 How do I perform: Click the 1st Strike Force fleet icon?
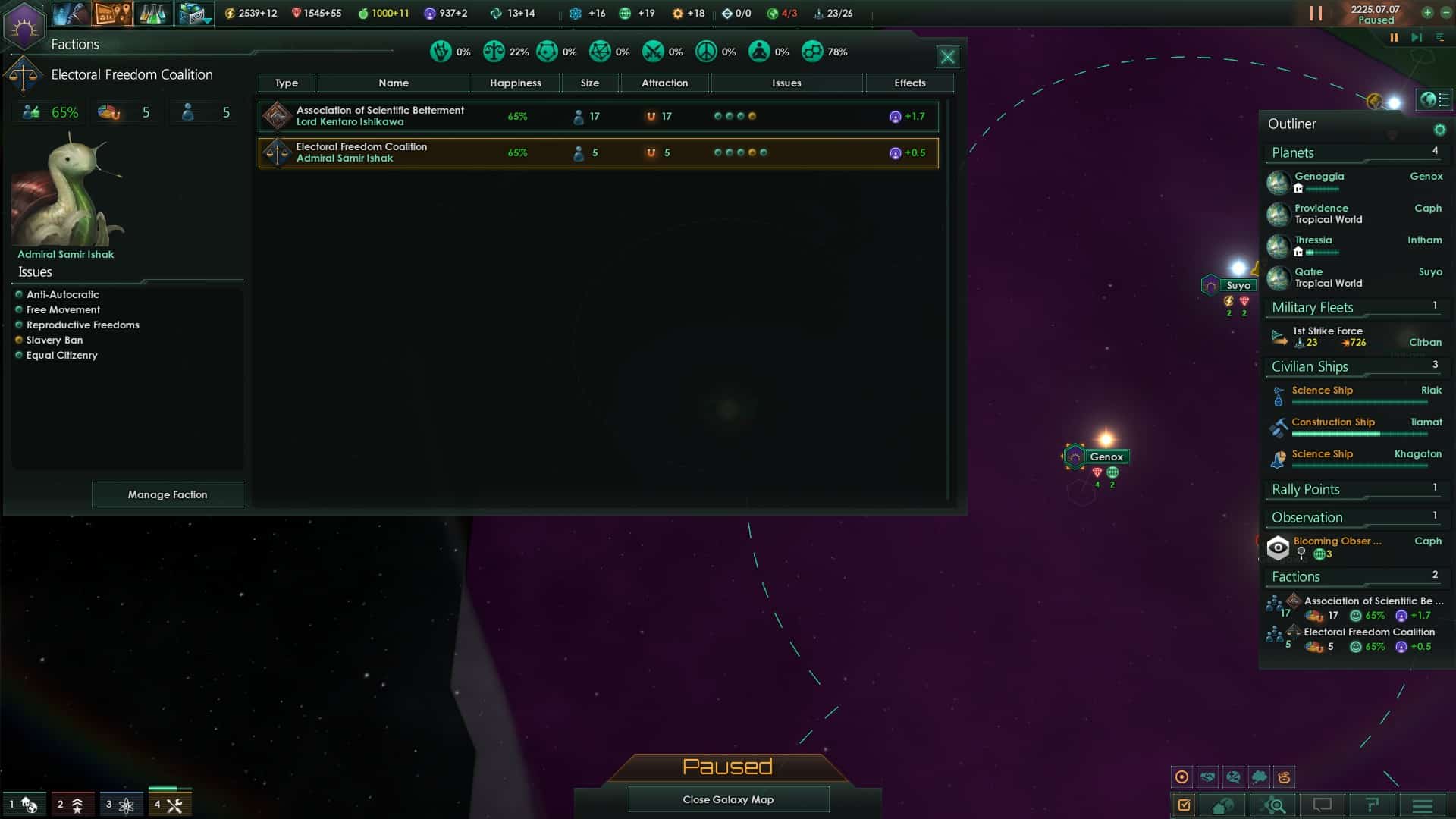tap(1279, 337)
